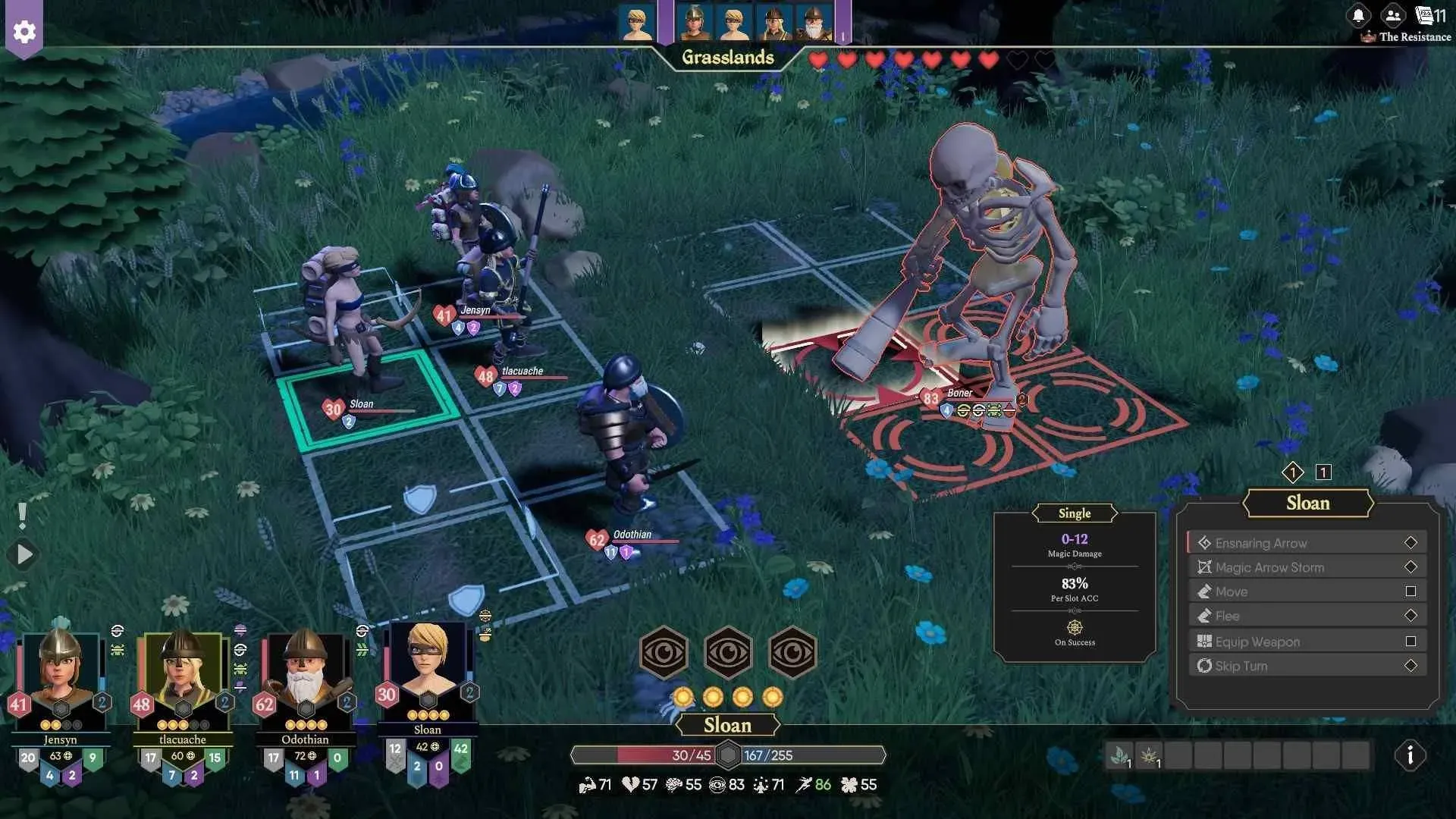
Task: Open the players list icon
Action: click(1392, 15)
